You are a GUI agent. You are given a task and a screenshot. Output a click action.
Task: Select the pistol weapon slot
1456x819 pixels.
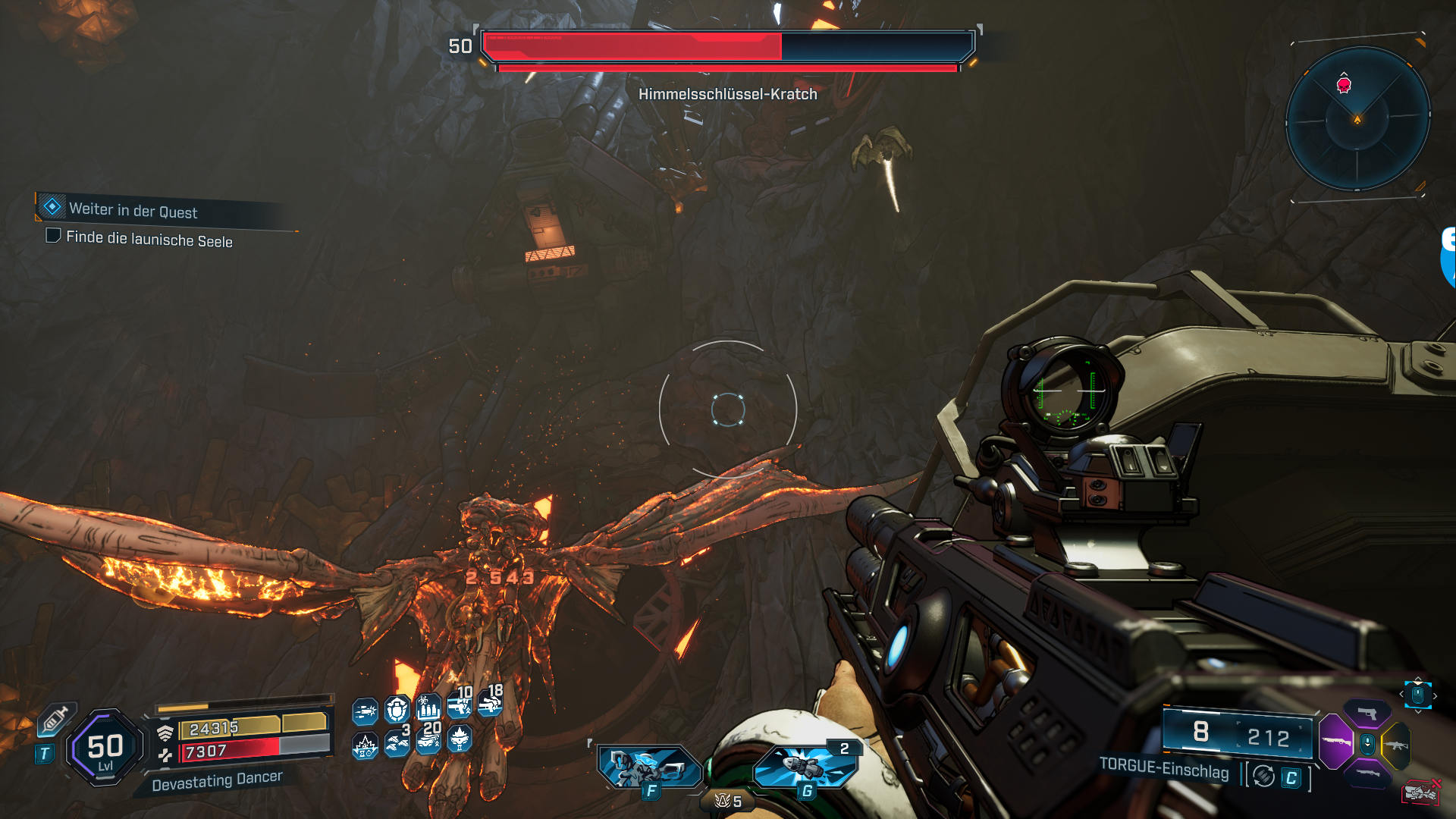tap(1367, 714)
